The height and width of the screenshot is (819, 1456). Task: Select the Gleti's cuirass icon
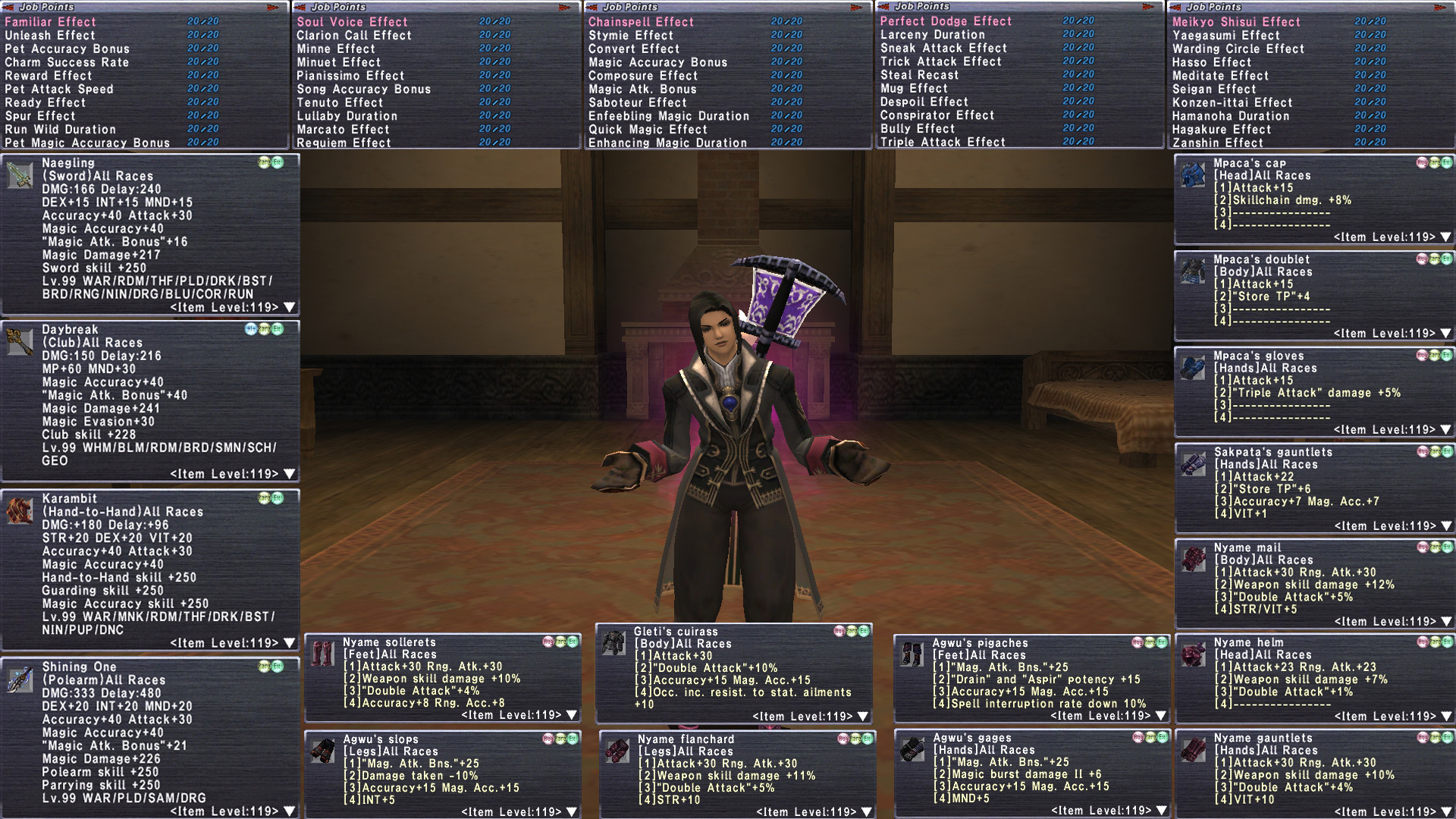click(613, 643)
